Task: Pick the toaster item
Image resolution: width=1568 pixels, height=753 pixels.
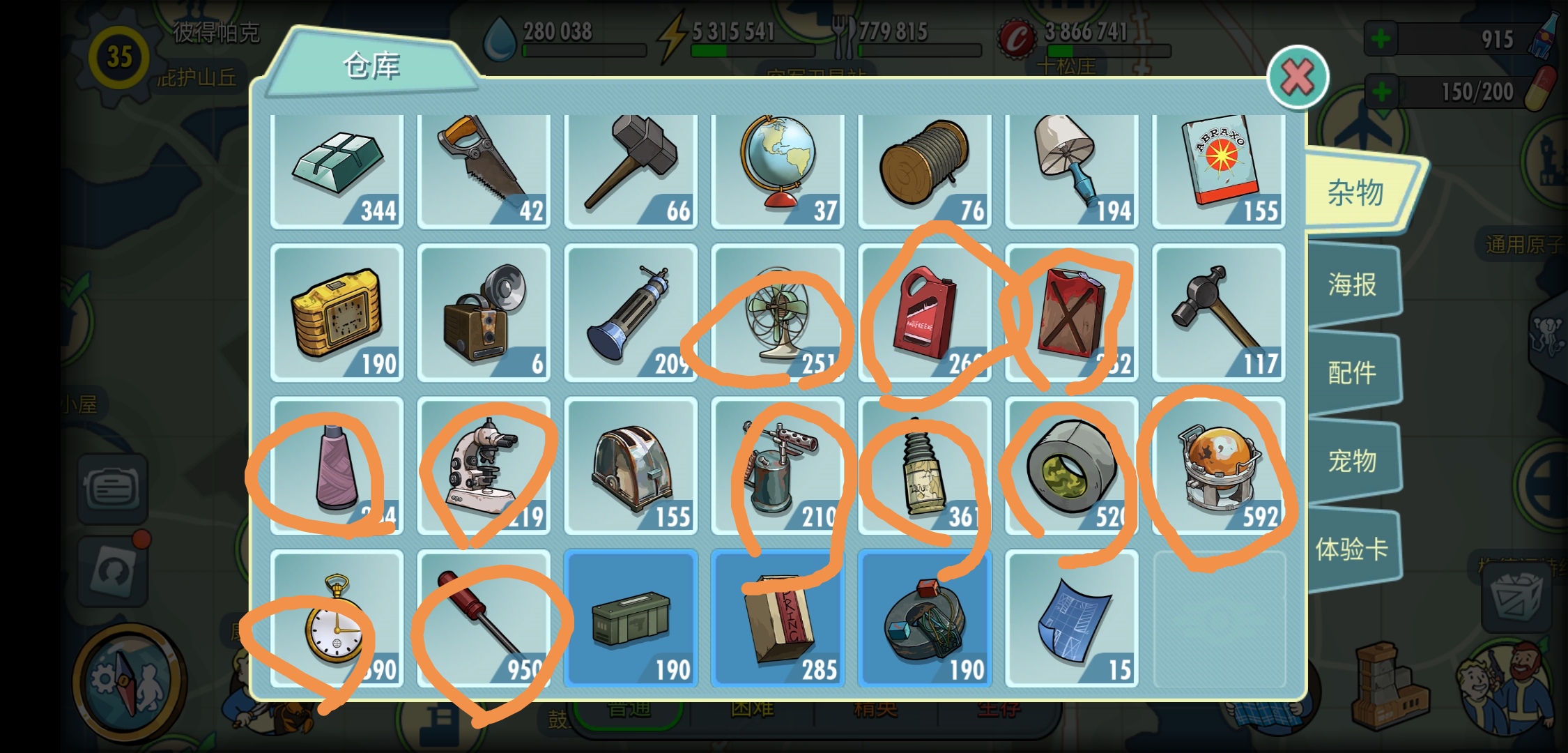Action: (x=631, y=466)
